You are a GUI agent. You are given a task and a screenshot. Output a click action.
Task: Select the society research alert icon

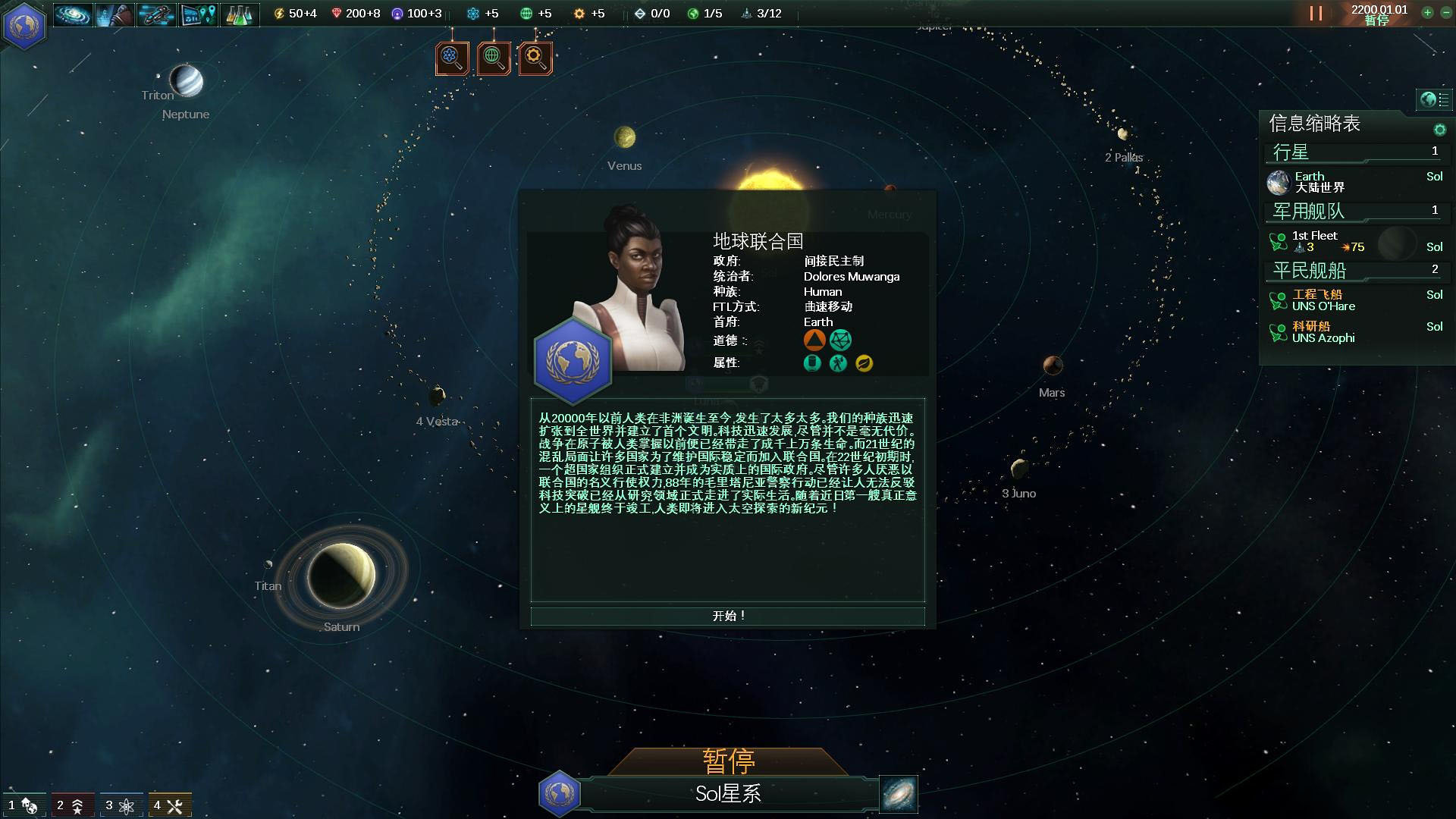[x=494, y=58]
